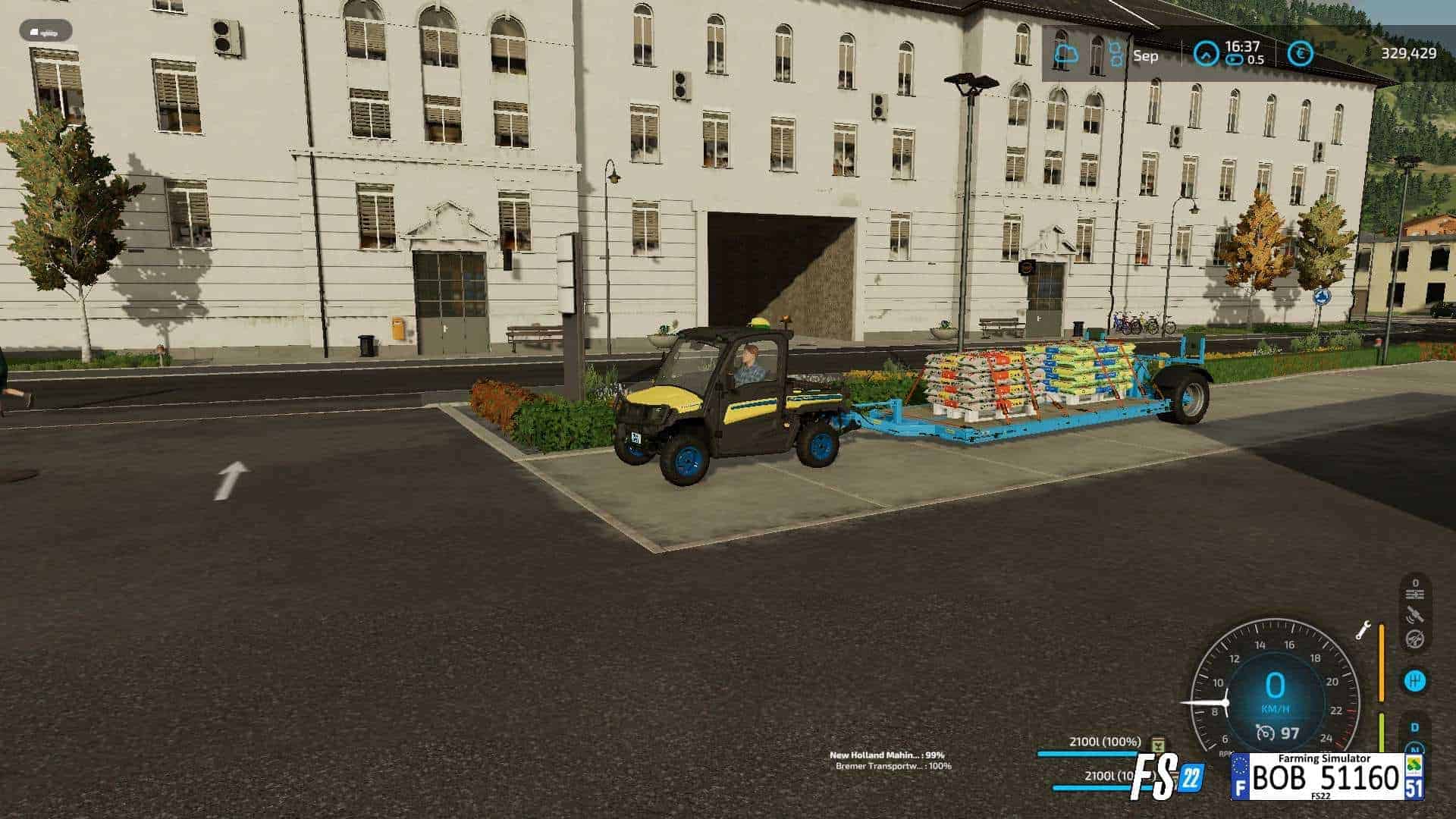Select the Euro coin currency icon
The width and height of the screenshot is (1456, 819).
1300,54
